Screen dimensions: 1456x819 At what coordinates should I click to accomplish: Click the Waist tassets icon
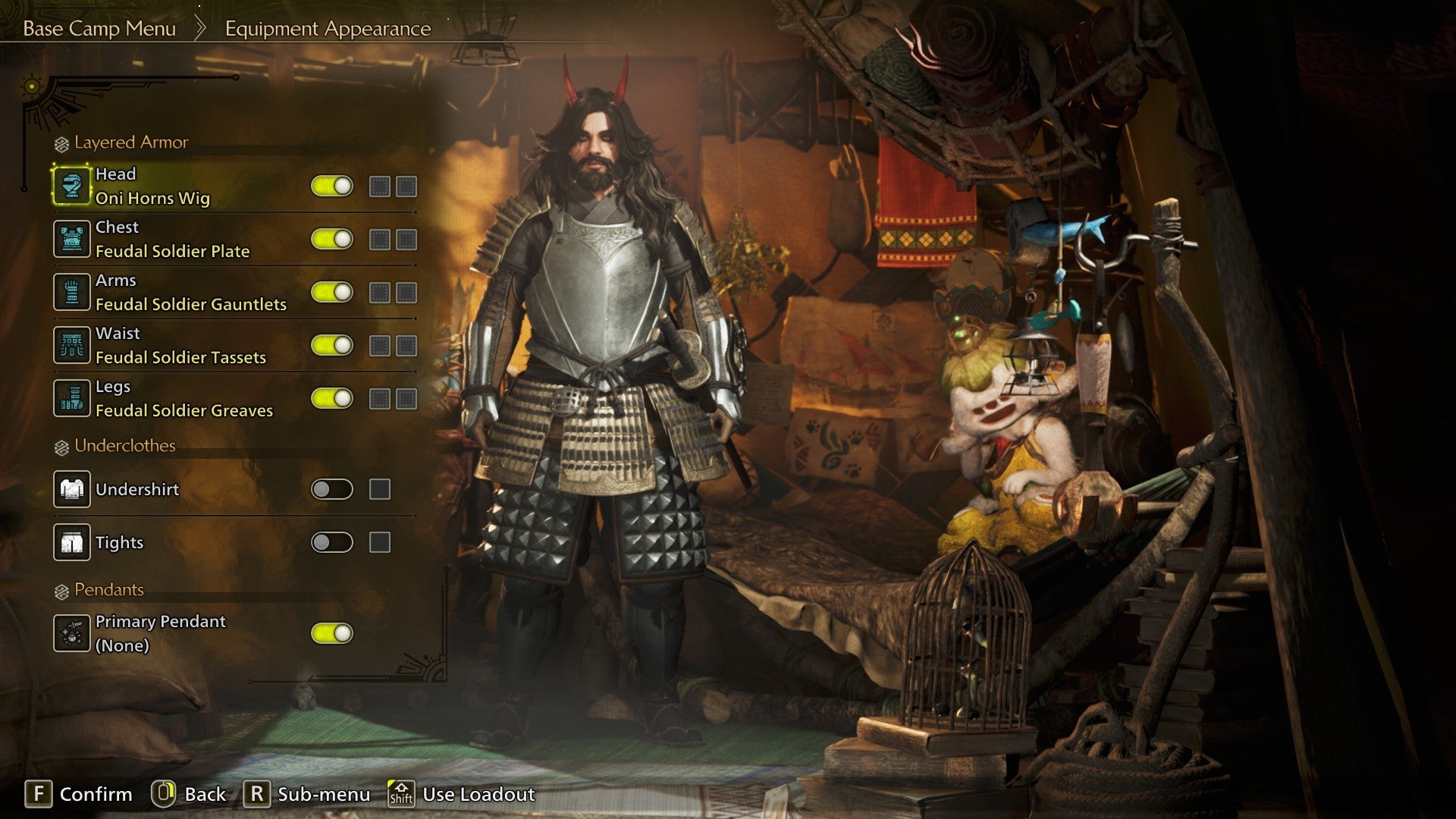72,344
